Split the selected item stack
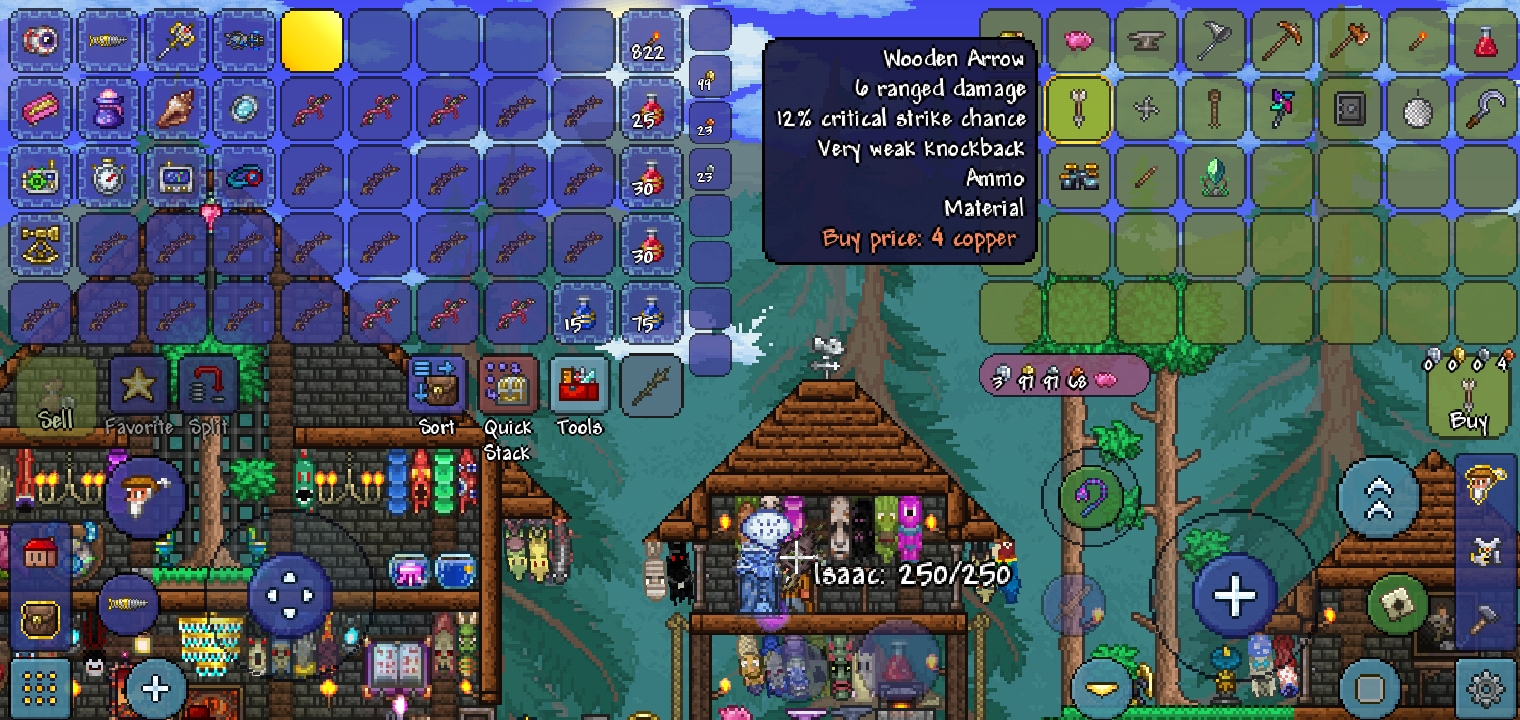Screen dimensions: 1520x720 209,384
